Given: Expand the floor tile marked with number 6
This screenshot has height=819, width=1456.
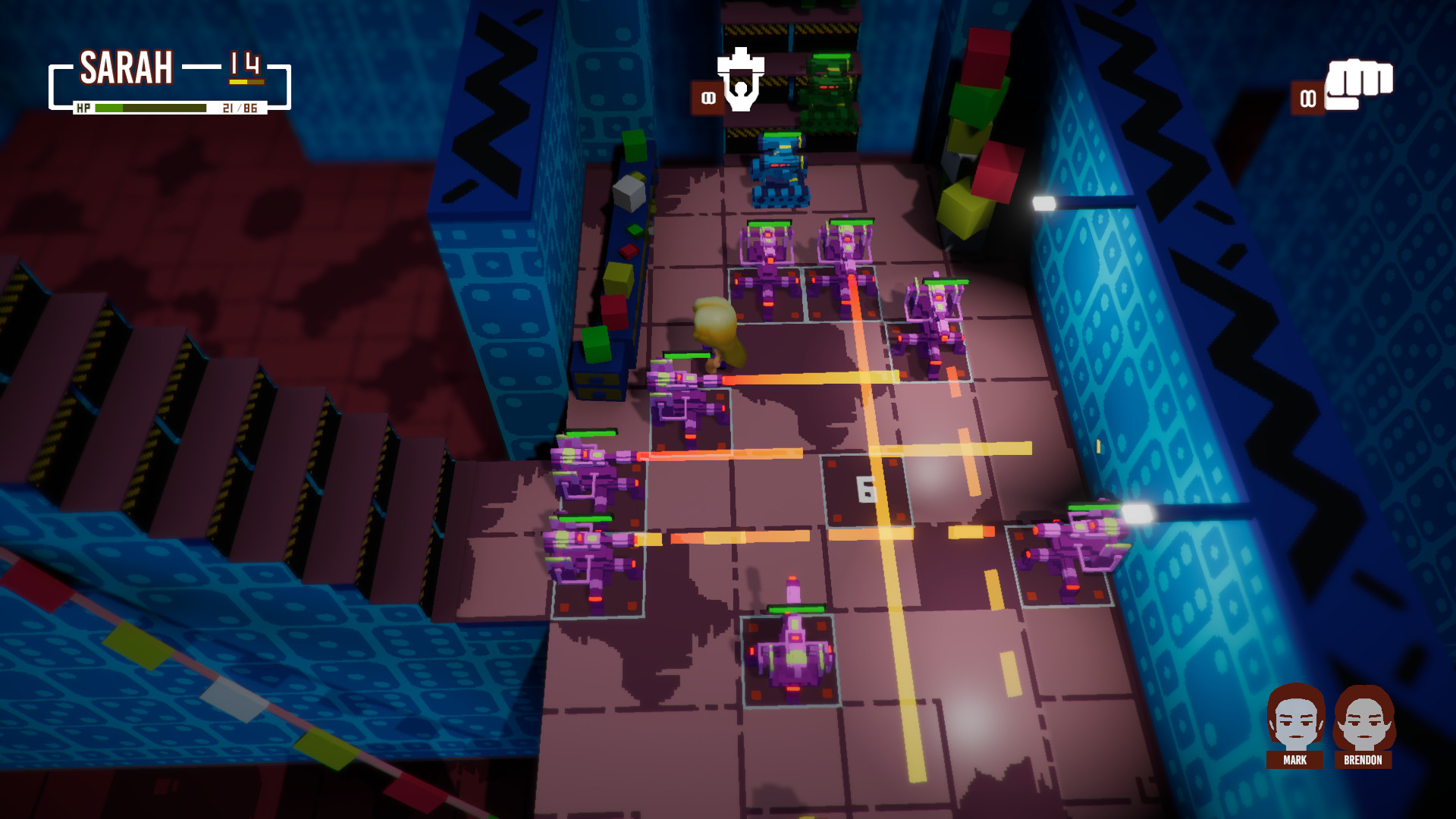Looking at the screenshot, I should [x=864, y=490].
